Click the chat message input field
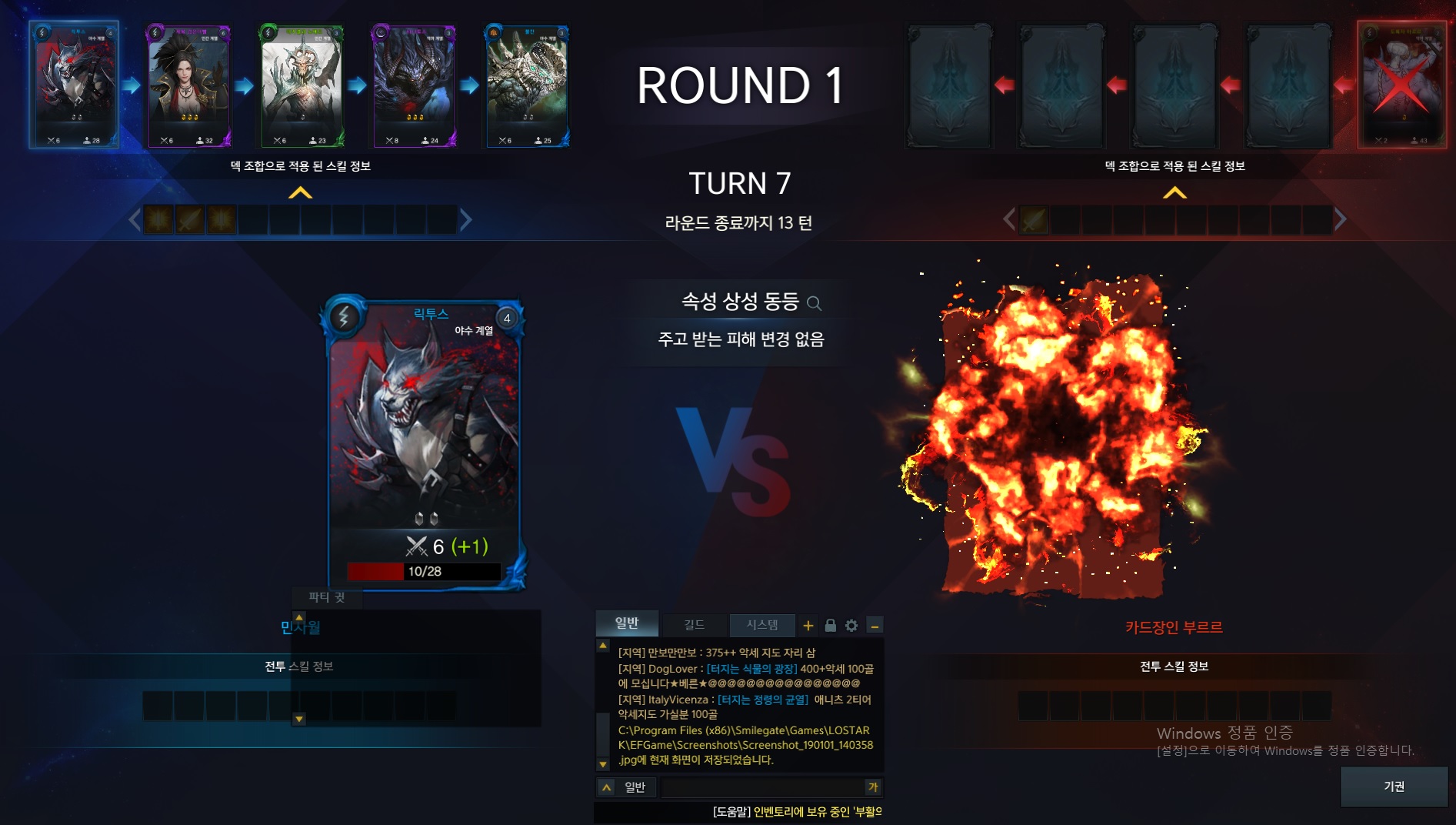Viewport: 1456px width, 825px height. click(761, 787)
